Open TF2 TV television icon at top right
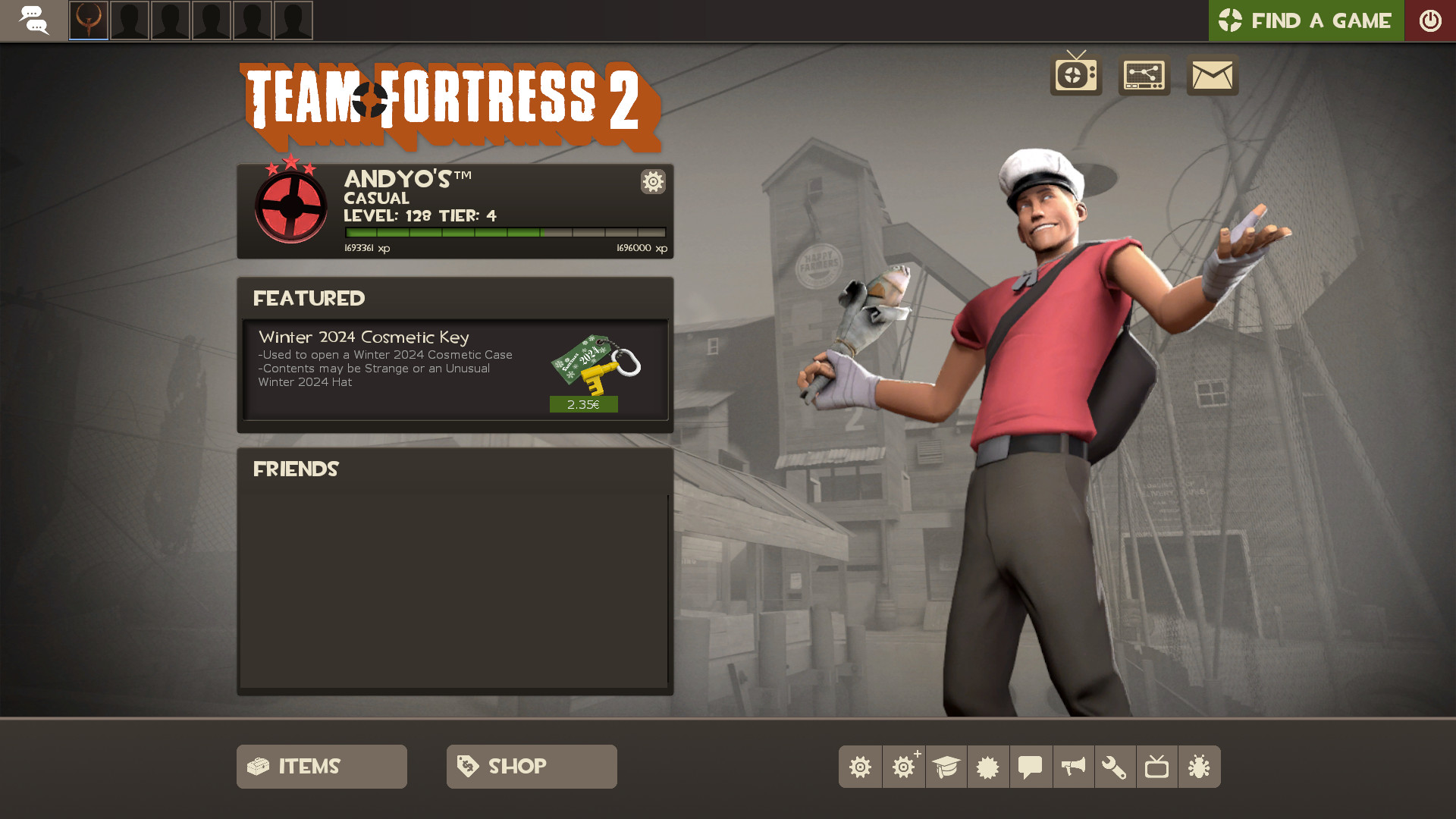Viewport: 1456px width, 819px height. pos(1075,76)
